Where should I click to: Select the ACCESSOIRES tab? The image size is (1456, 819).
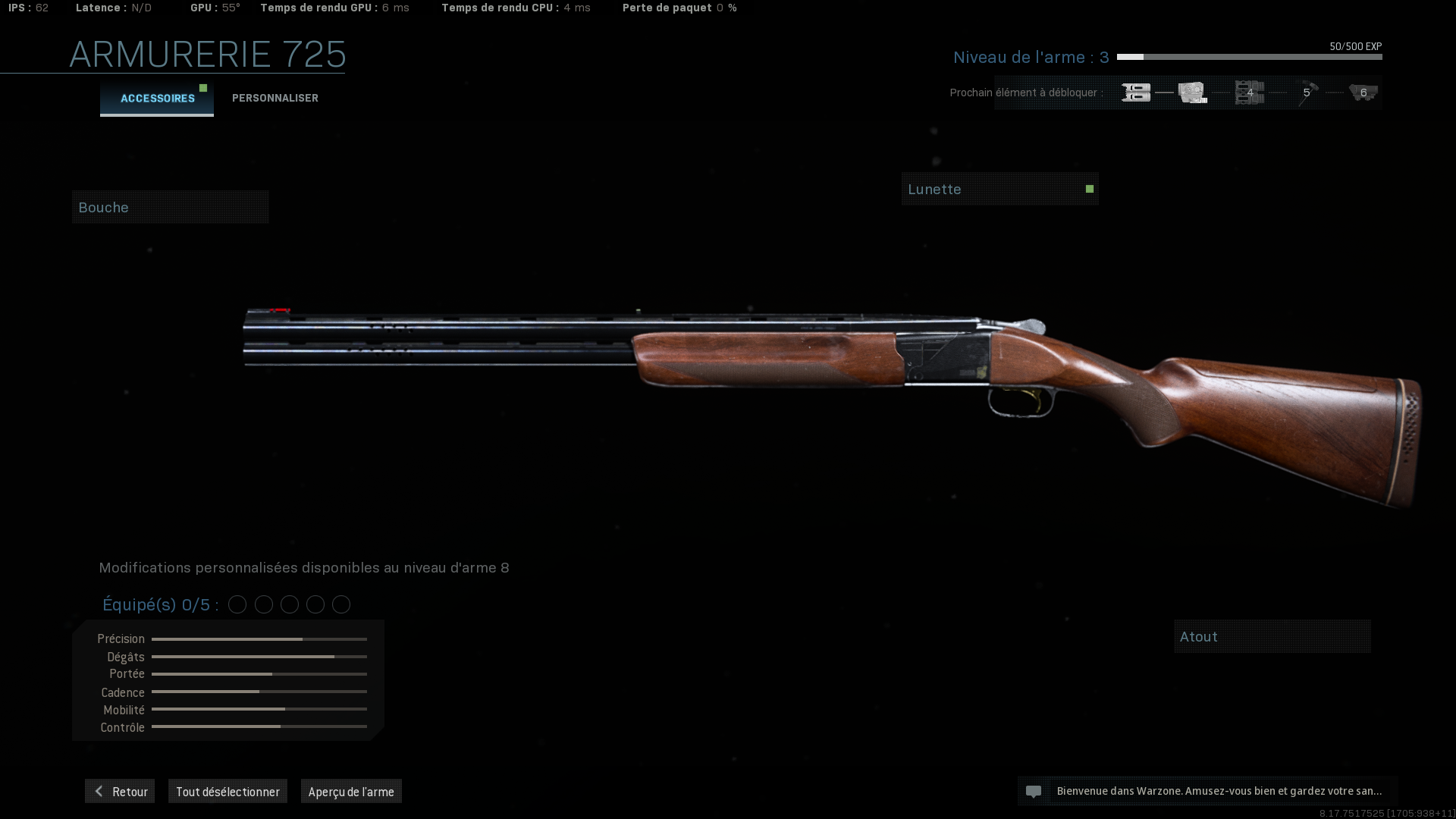[157, 98]
